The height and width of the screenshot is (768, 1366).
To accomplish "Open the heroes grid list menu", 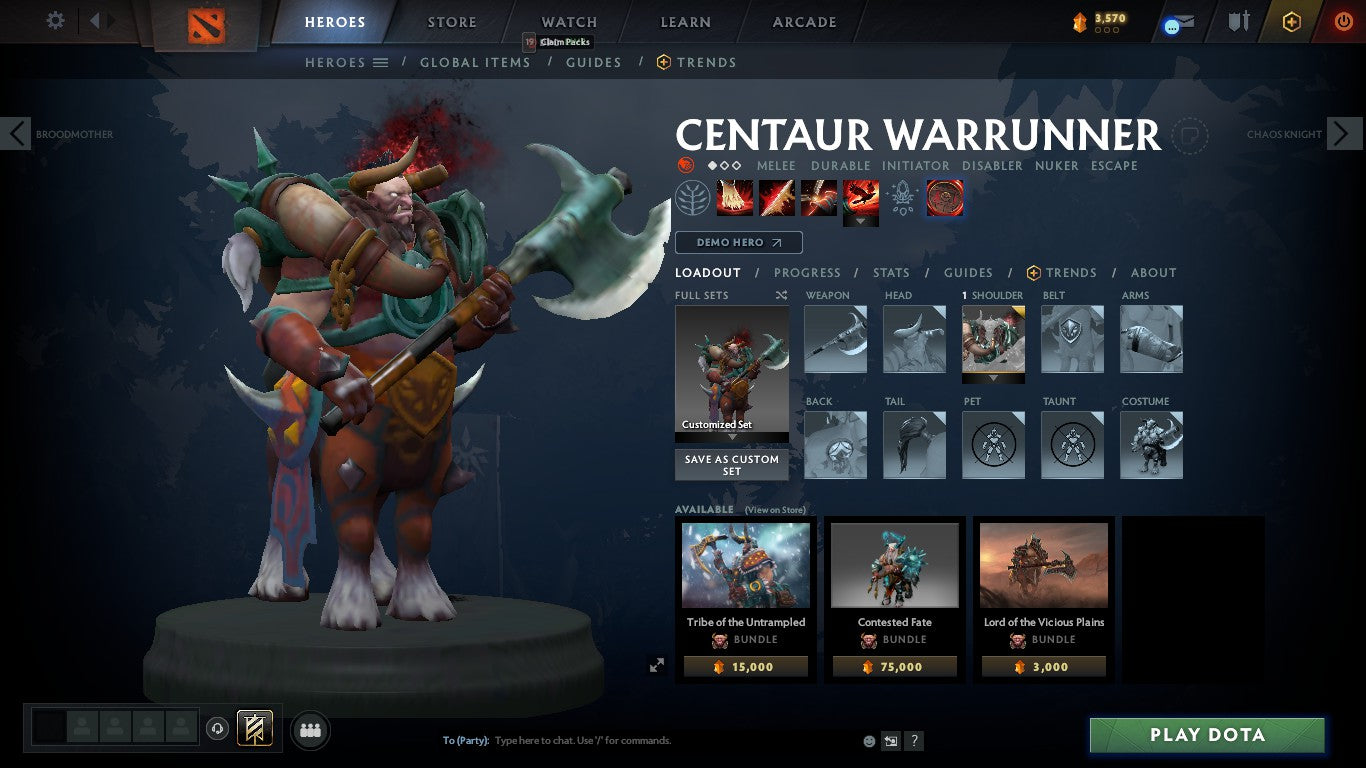I will (381, 62).
